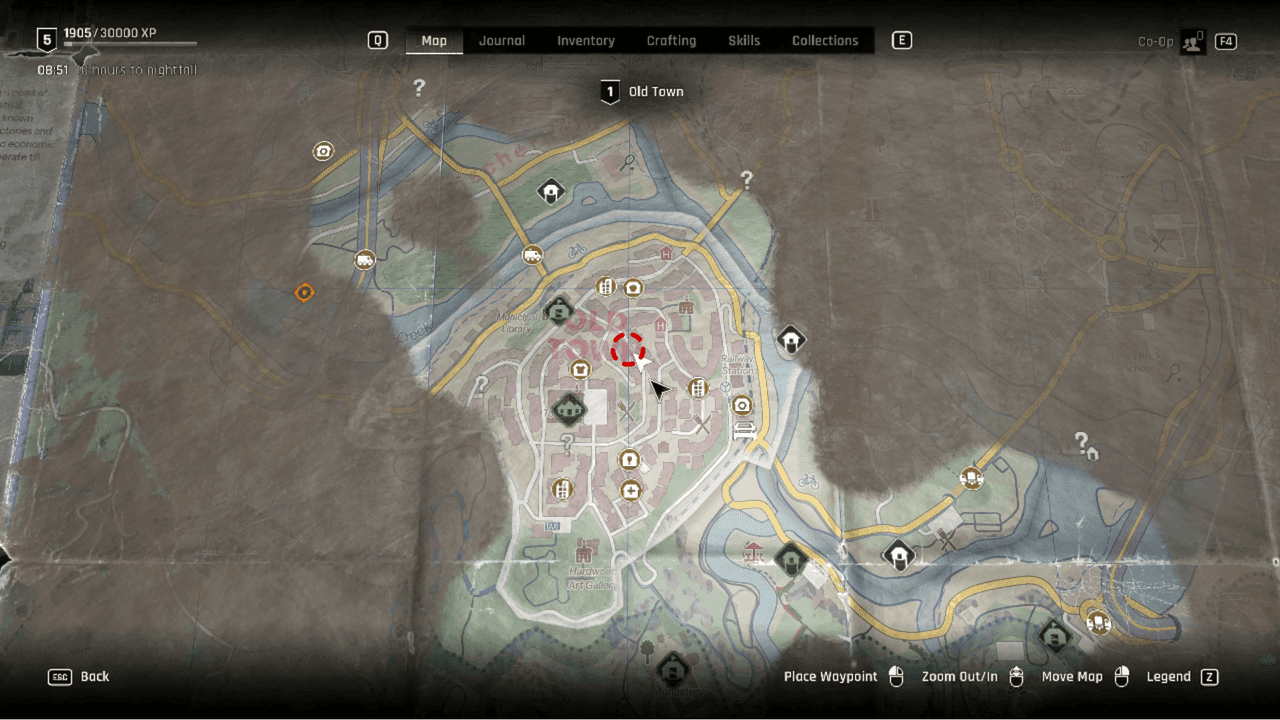Show the Skills tab
Image resolution: width=1280 pixels, height=720 pixels.
click(x=743, y=41)
